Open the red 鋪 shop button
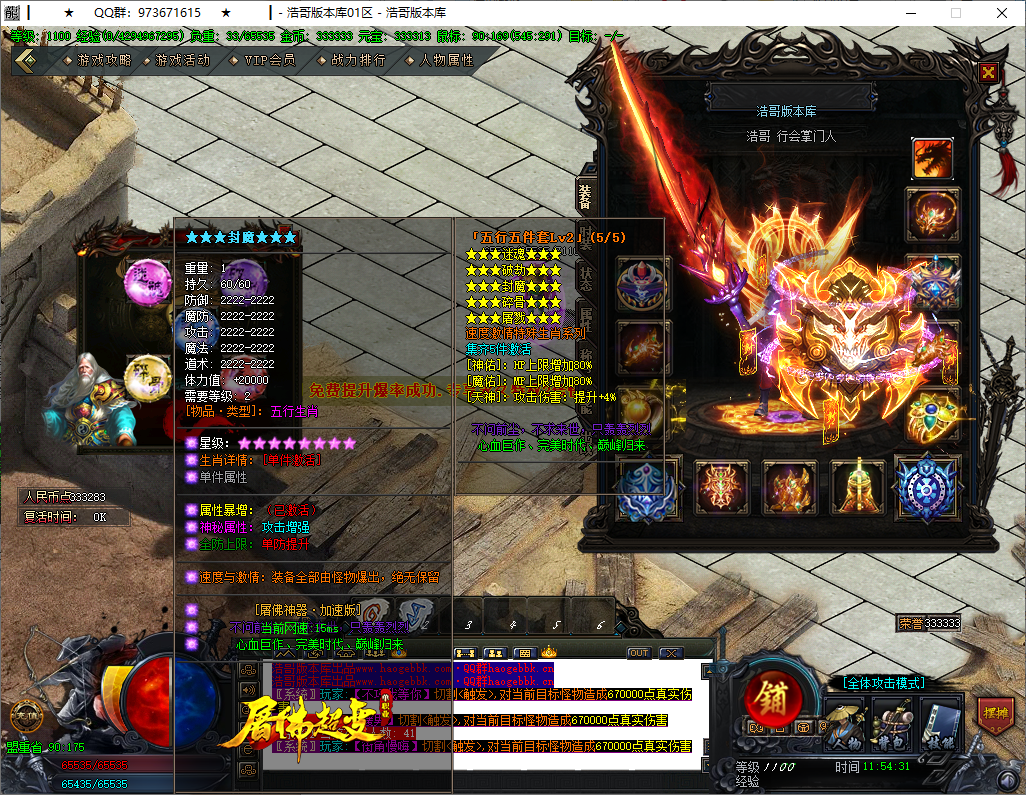 pos(773,694)
